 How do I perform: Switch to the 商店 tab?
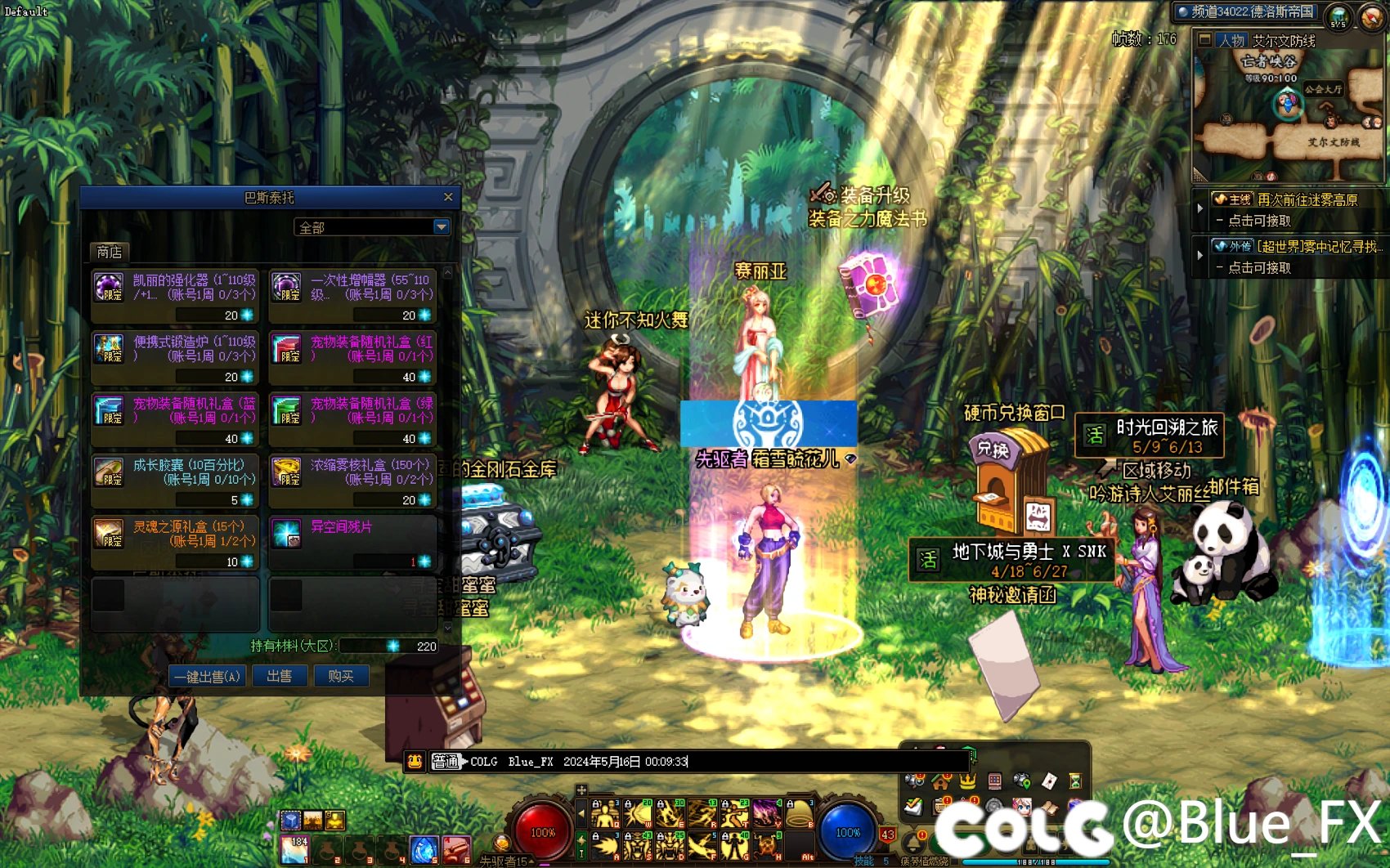tap(109, 252)
